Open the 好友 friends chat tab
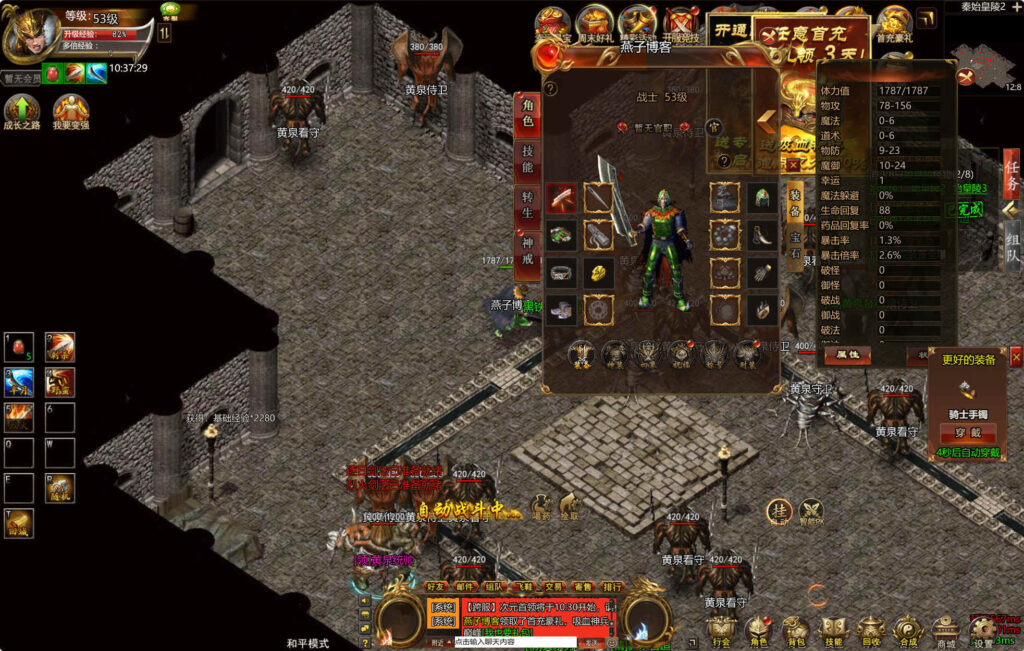Viewport: 1024px width, 651px height. pyautogui.click(x=436, y=587)
